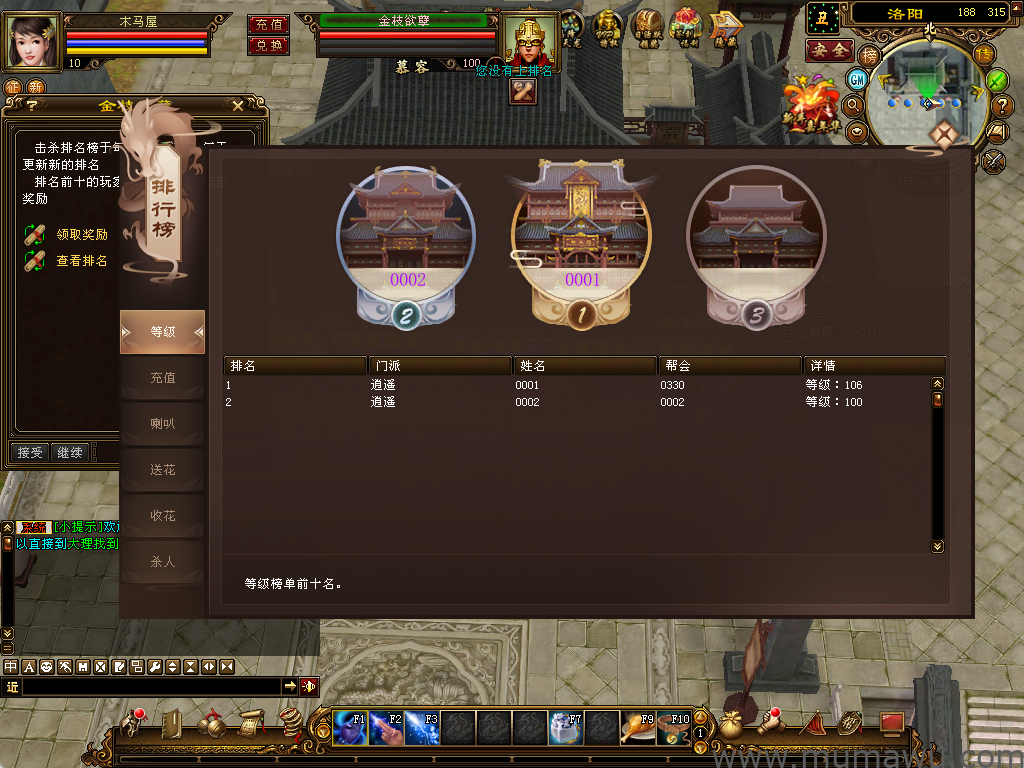This screenshot has height=768, width=1024.
Task: Click the 接受 button
Action: tap(30, 453)
